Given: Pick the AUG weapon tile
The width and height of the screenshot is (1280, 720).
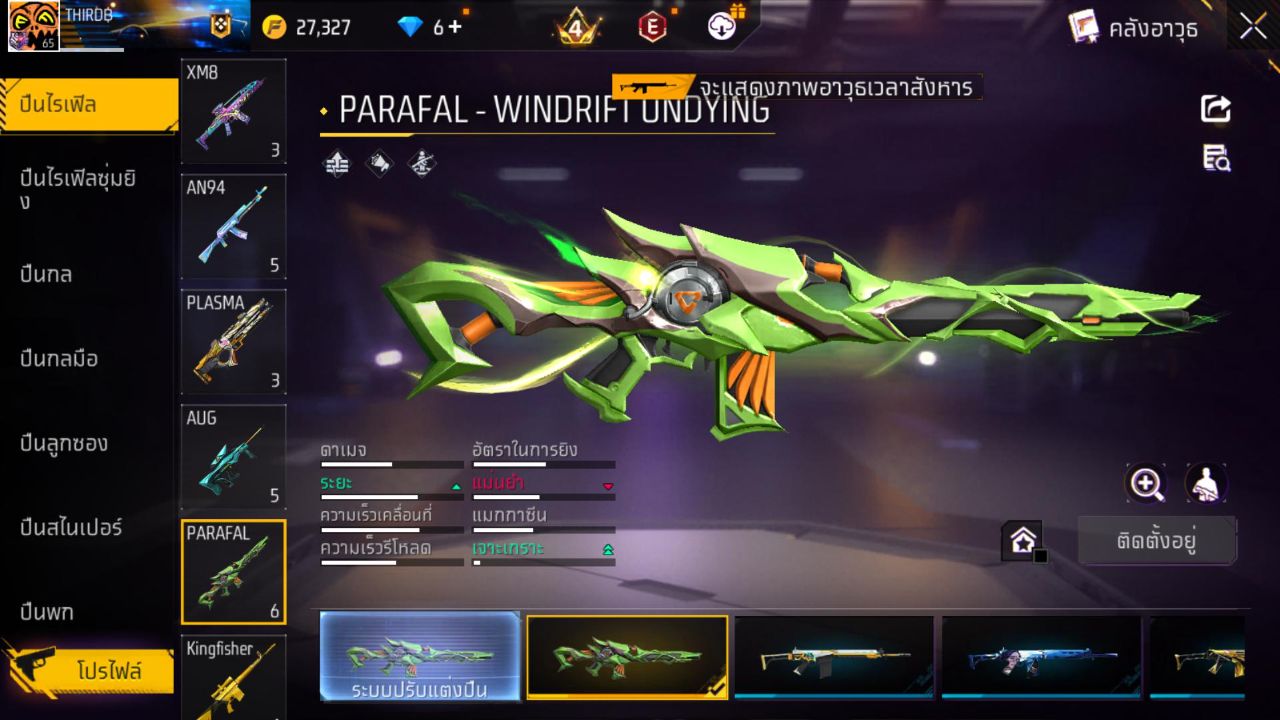Looking at the screenshot, I should pyautogui.click(x=233, y=456).
